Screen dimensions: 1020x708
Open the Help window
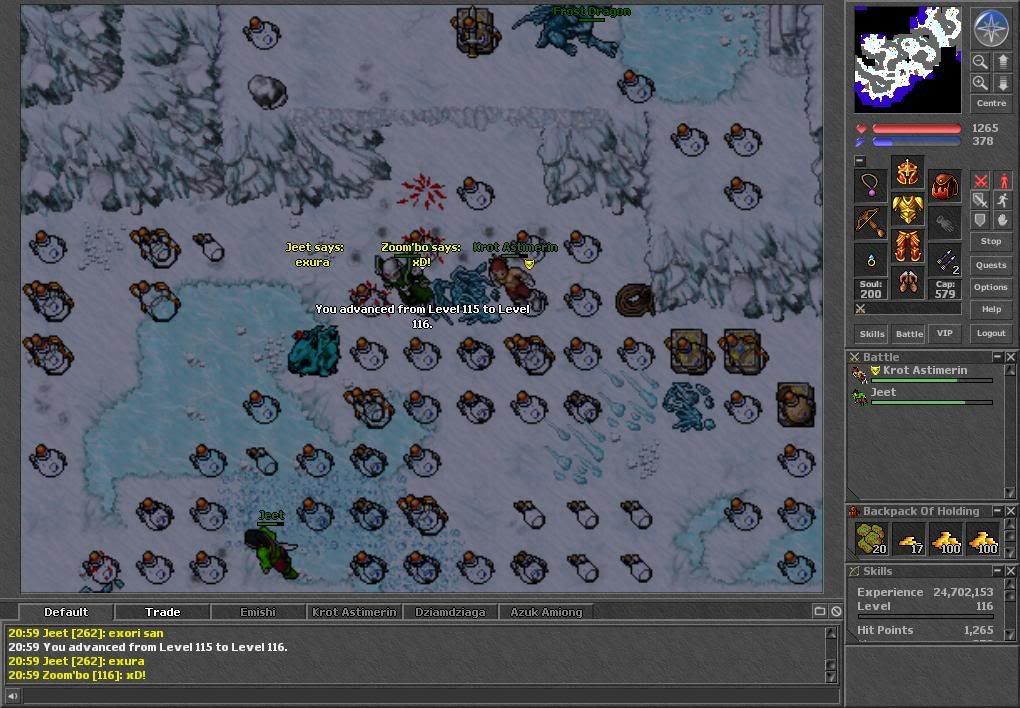click(x=990, y=309)
